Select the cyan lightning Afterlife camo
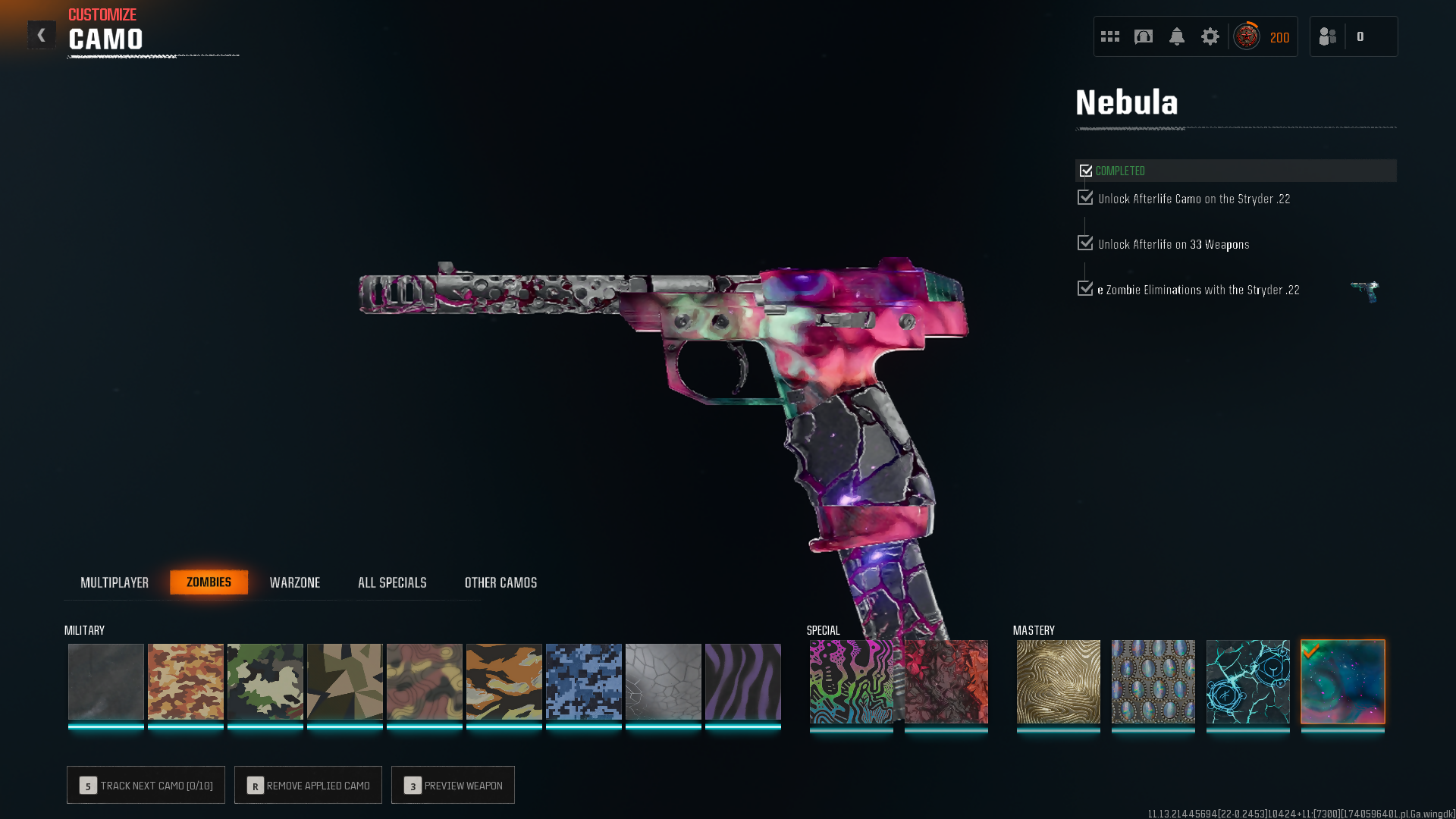This screenshot has width=1456, height=819. 1248,681
